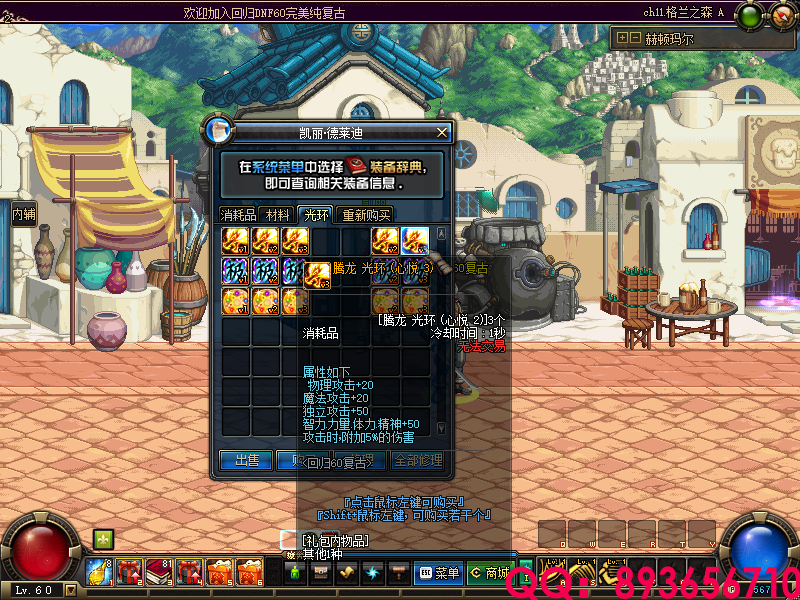This screenshot has height=600, width=800.
Task: Select the blue-highlighted dragon aura item
Action: click(416, 241)
